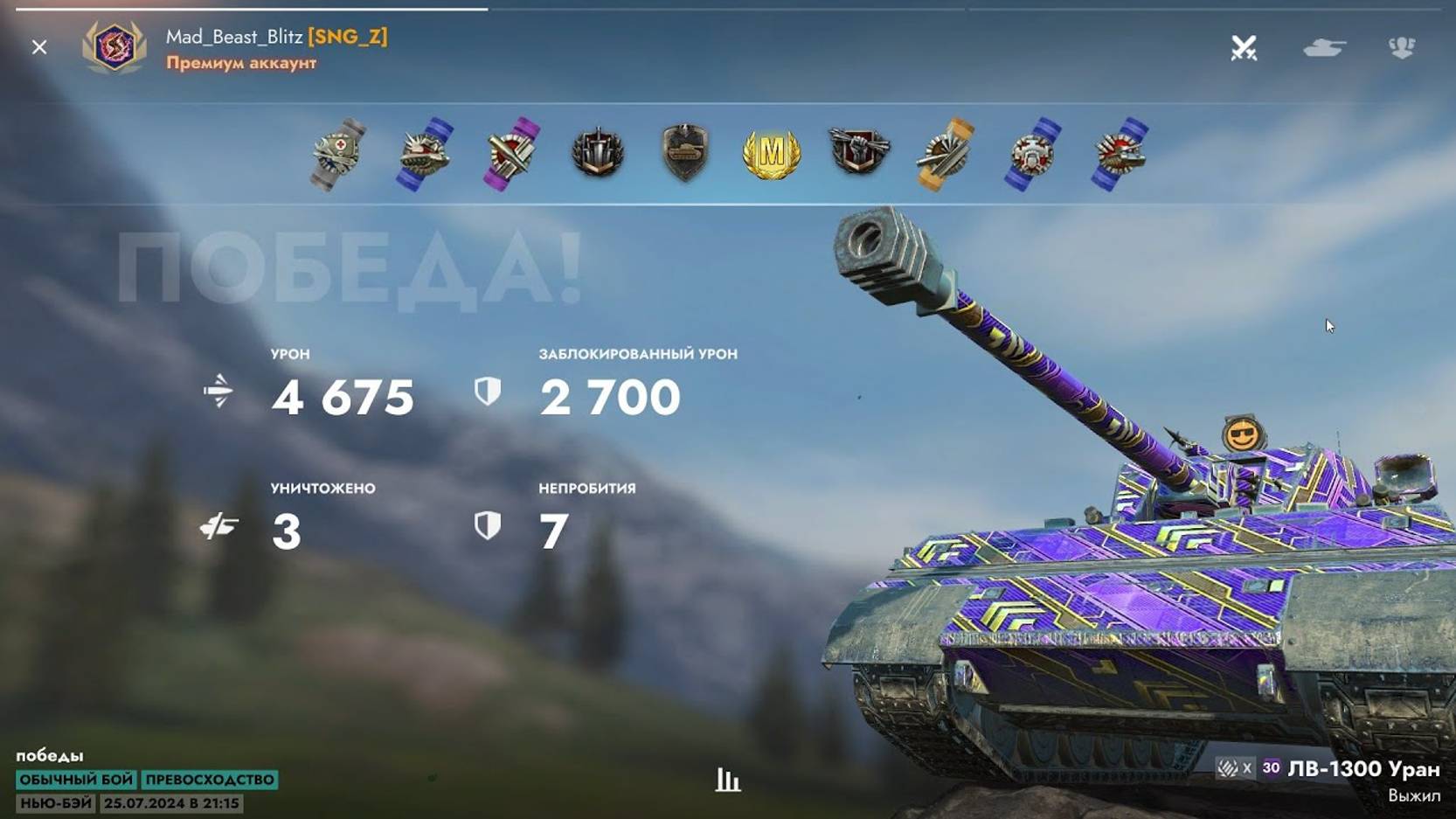This screenshot has height=819, width=1456.
Task: Click the player name Mad_Beast_Blitz
Action: click(x=234, y=37)
